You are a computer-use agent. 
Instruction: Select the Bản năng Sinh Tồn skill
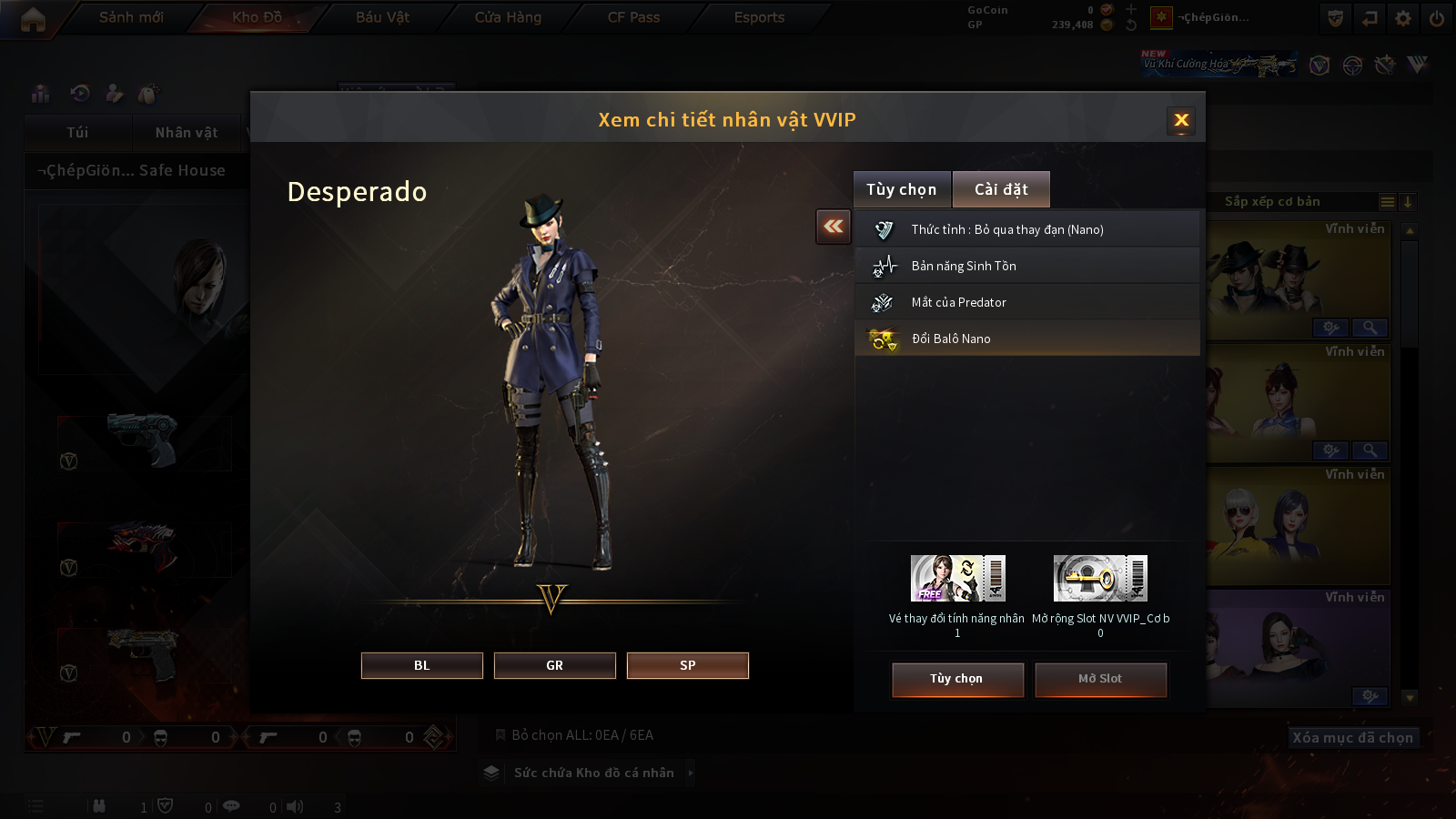(x=1026, y=266)
